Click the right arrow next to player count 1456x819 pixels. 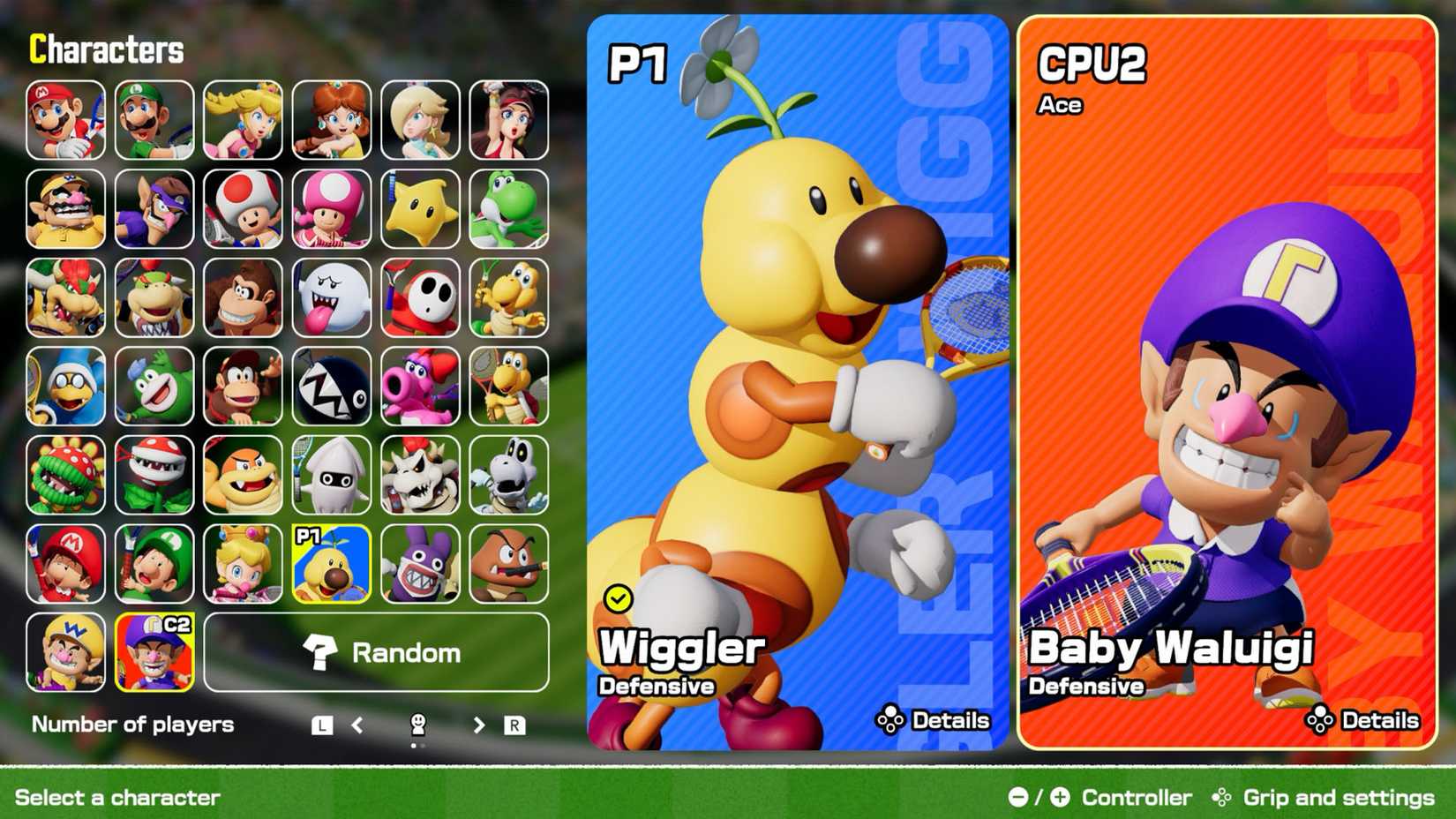pyautogui.click(x=479, y=725)
